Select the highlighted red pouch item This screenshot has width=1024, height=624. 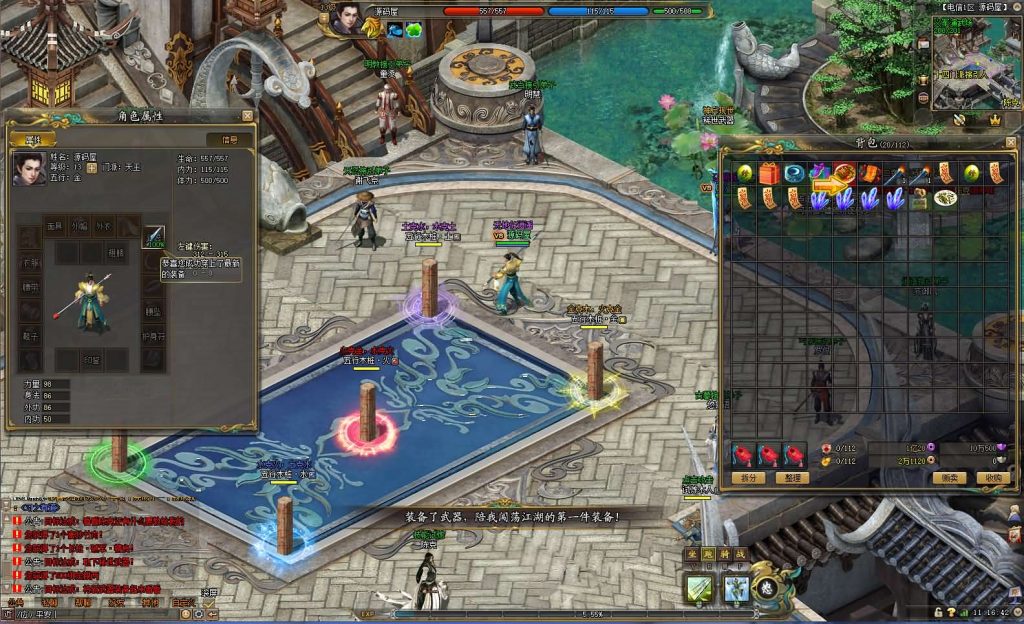click(845, 173)
